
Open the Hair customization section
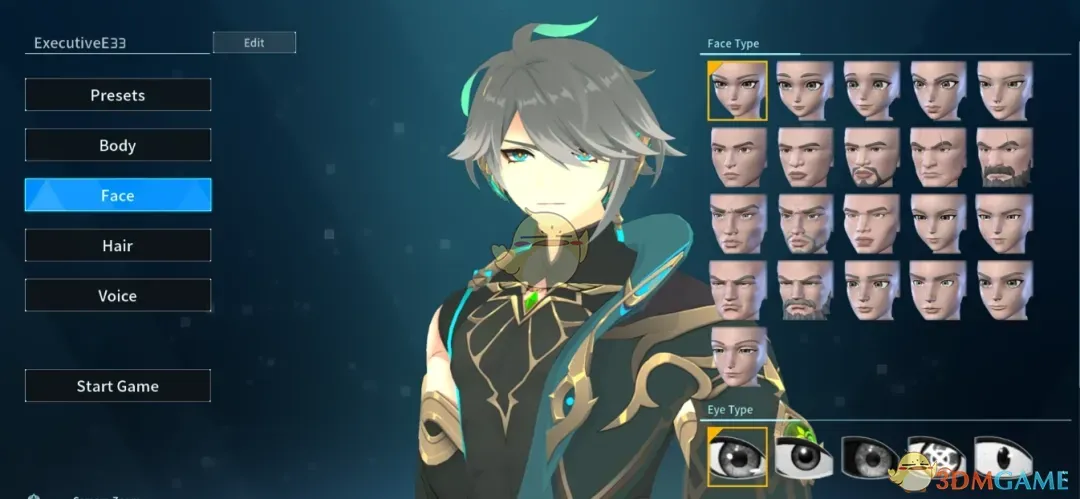click(x=118, y=245)
